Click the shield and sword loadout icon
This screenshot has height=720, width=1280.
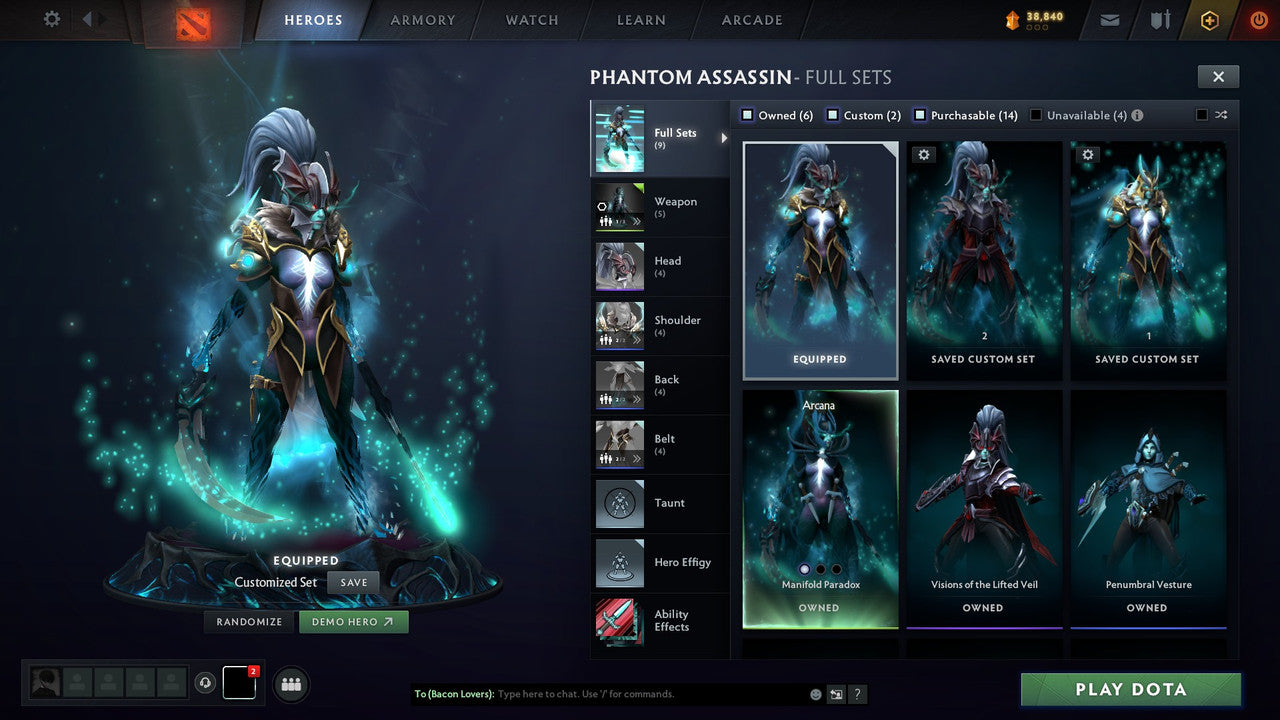pyautogui.click(x=1159, y=19)
